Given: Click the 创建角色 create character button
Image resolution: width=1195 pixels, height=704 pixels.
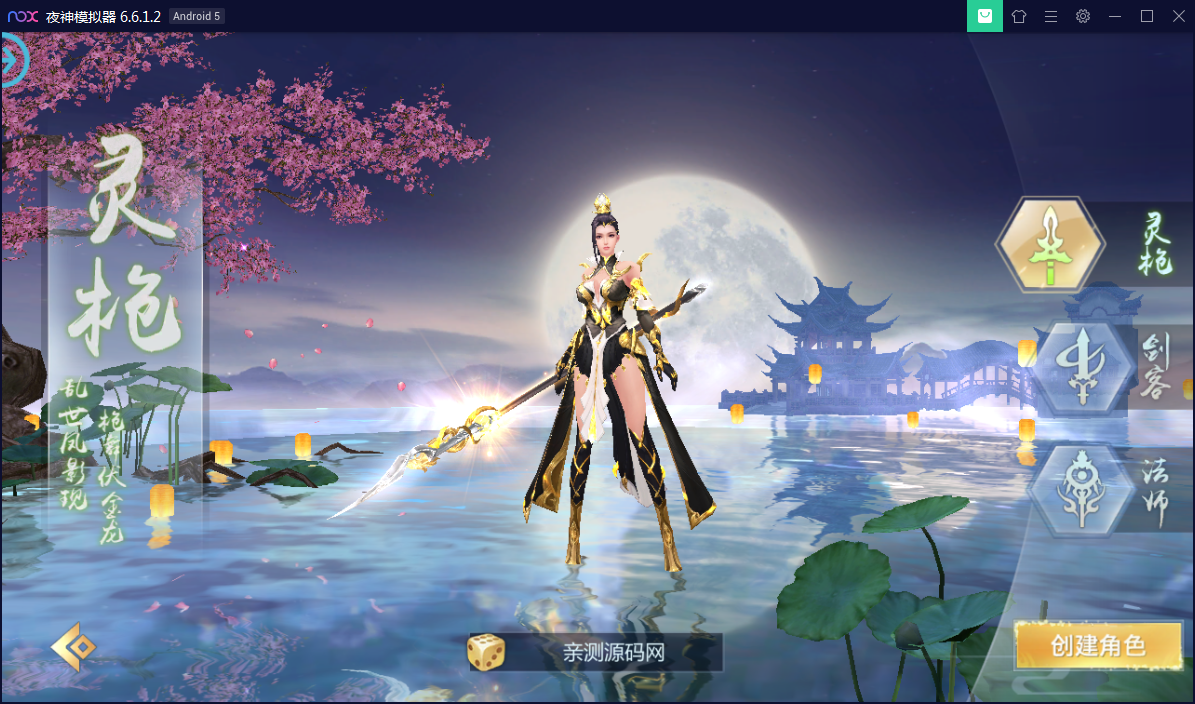Looking at the screenshot, I should (x=1097, y=645).
